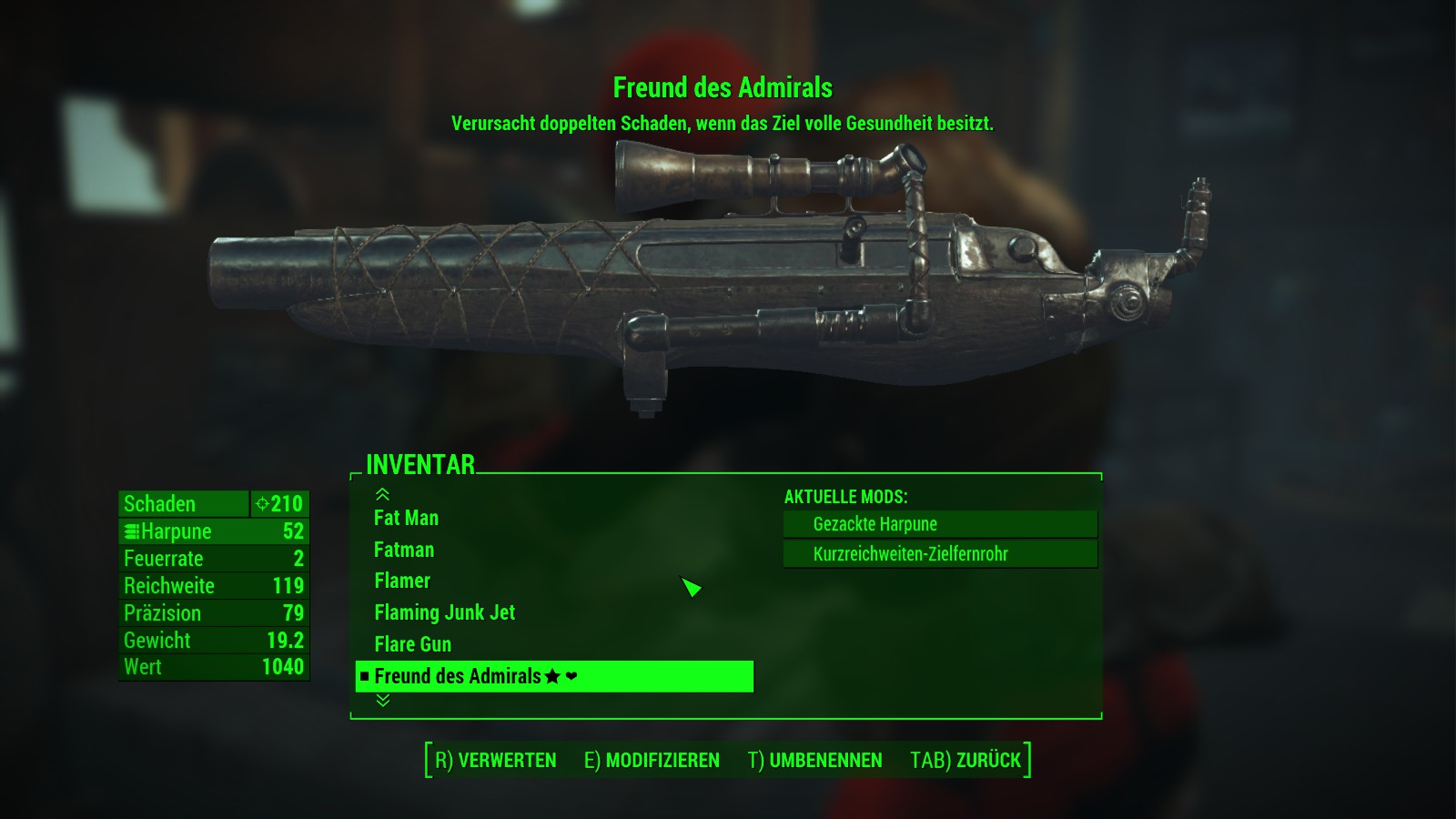Choose Umbenennen to rename the weapon

tap(814, 760)
